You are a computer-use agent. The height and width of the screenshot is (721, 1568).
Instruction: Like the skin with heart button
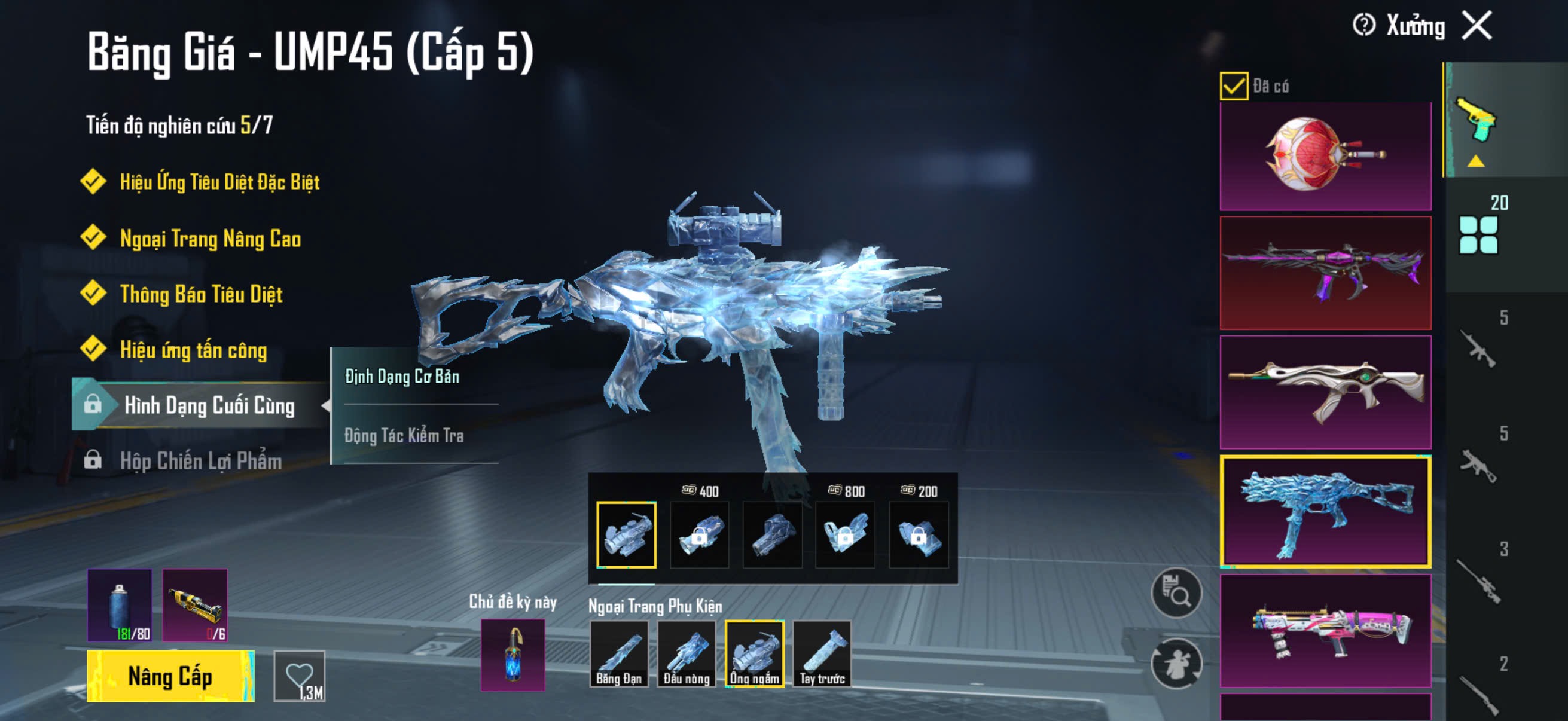pos(300,676)
